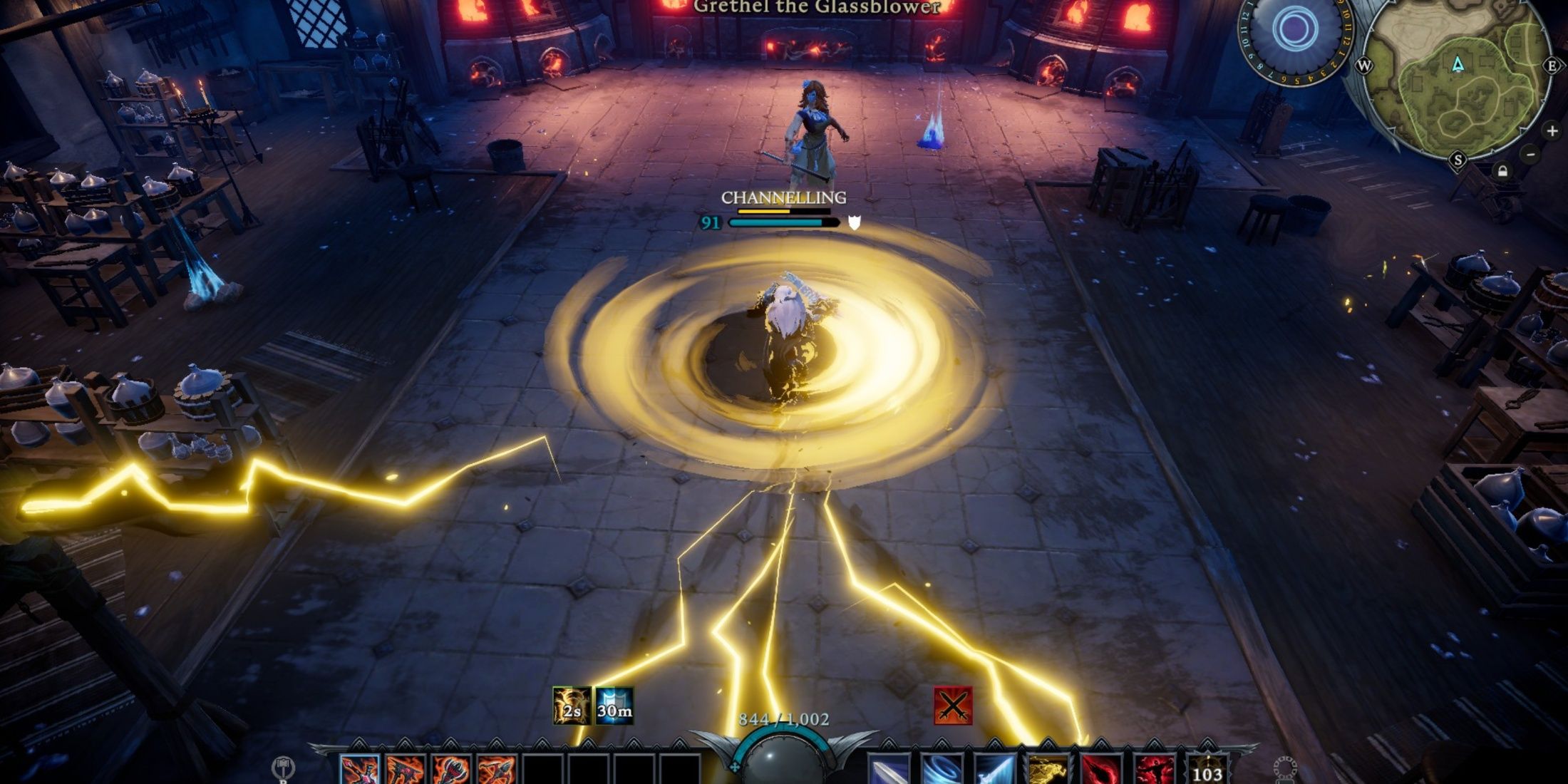1568x784 pixels.
Task: Zoom out the minimap with minus button
Action: [x=1530, y=154]
